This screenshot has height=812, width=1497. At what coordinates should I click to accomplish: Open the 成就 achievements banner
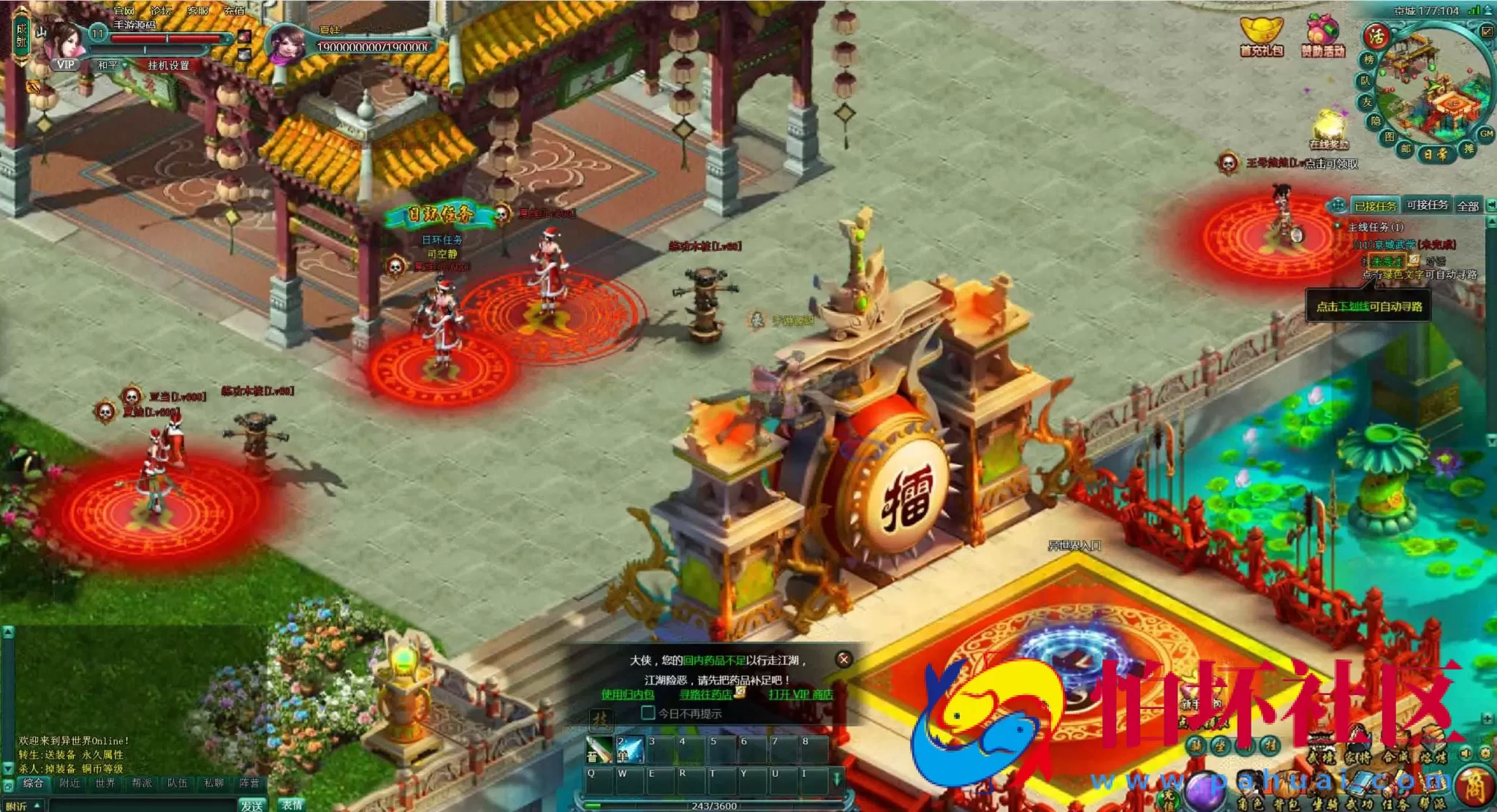(x=21, y=35)
